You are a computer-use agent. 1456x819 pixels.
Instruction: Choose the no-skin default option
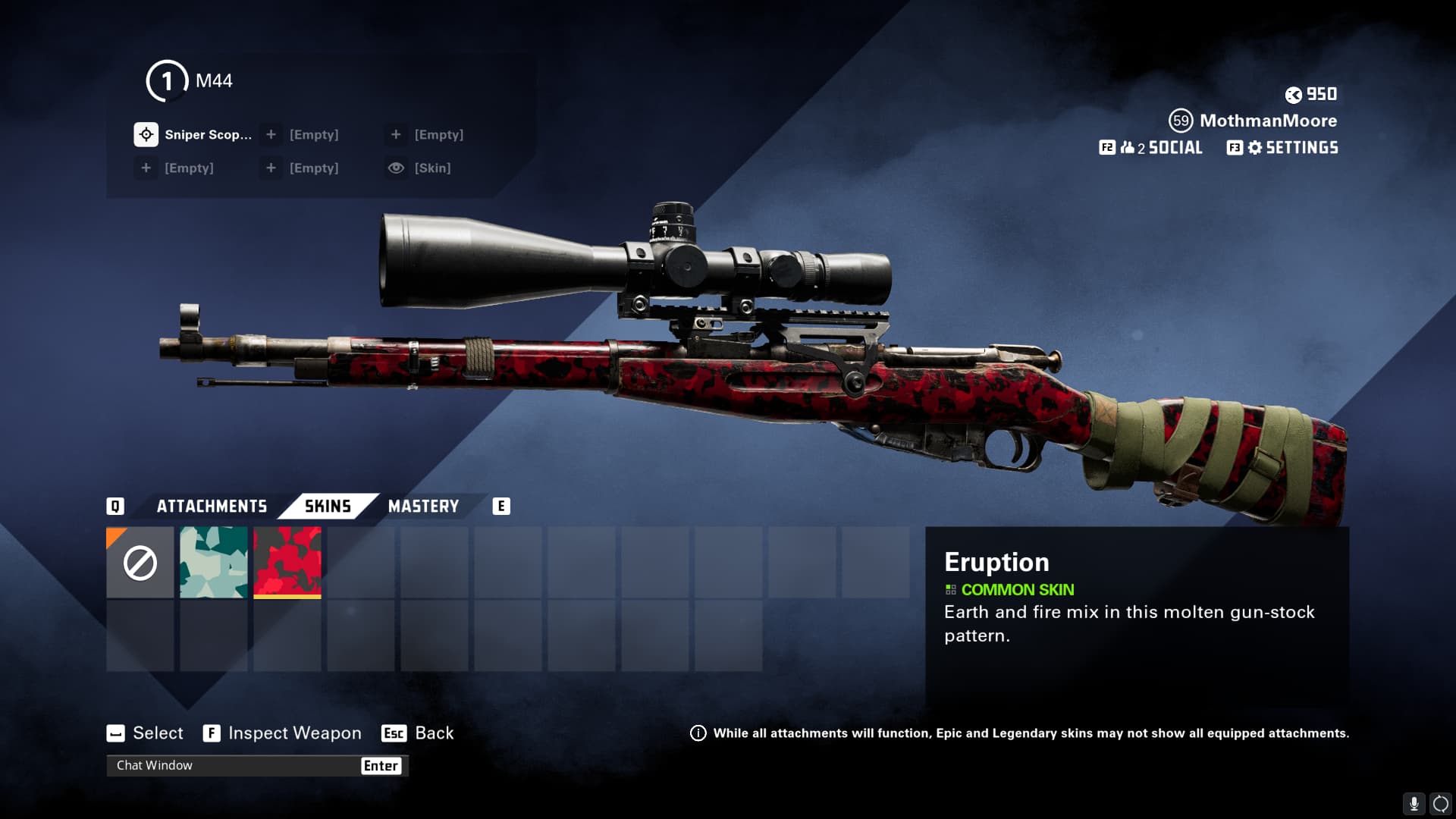[x=140, y=563]
